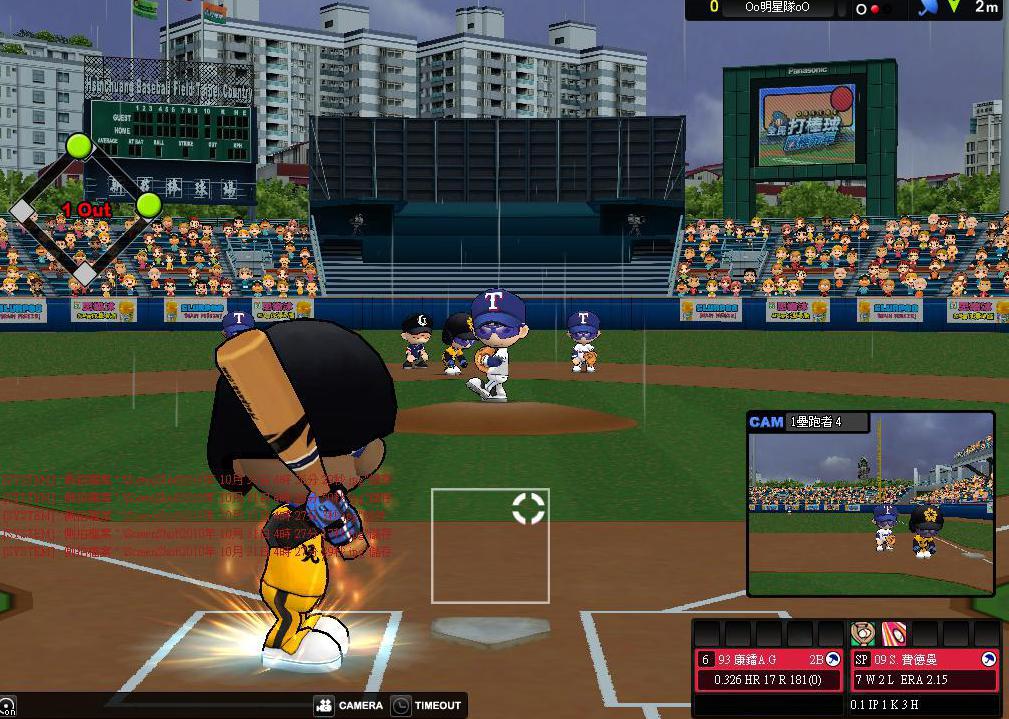The height and width of the screenshot is (719, 1009).
Task: Open the CAMERA options button
Action: pos(349,705)
